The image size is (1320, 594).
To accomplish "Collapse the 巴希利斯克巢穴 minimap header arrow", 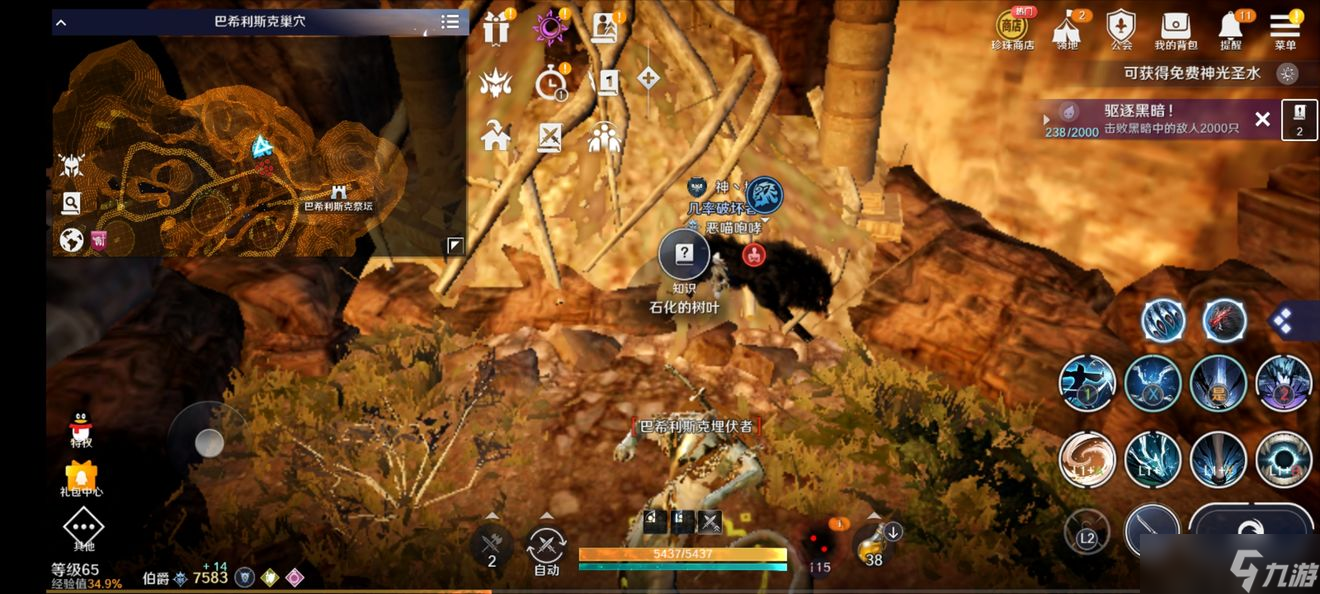I will [61, 22].
